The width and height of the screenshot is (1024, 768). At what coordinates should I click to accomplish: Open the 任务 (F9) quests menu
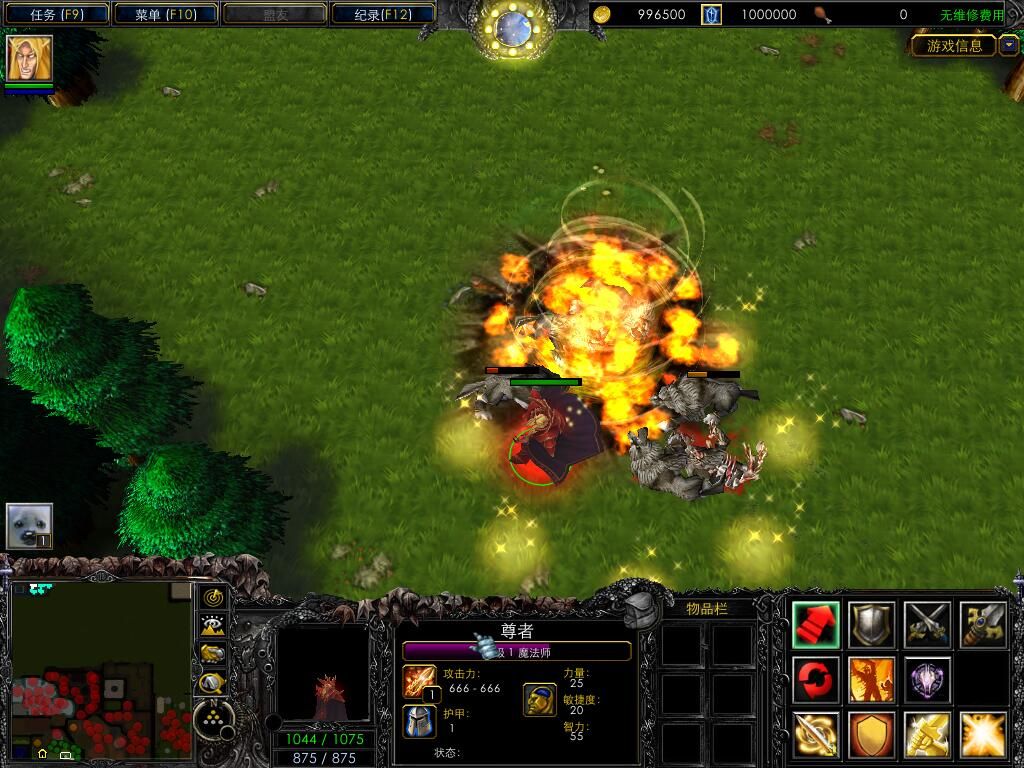pos(55,14)
